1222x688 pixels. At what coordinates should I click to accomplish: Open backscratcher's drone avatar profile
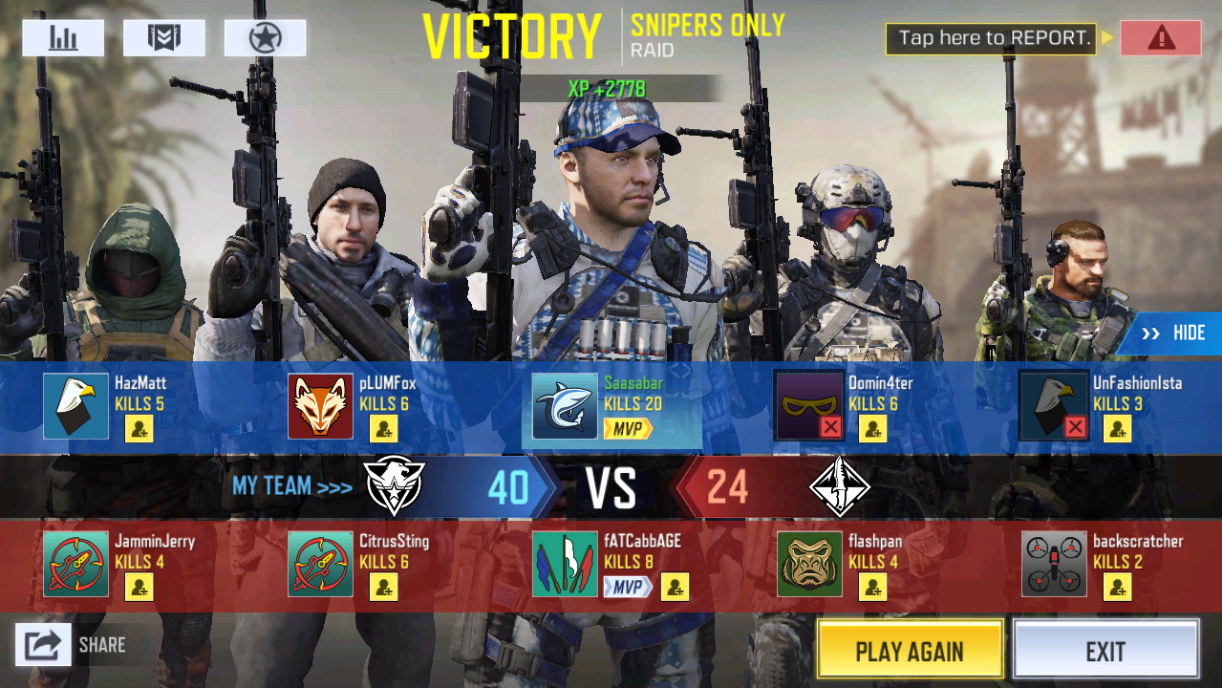pos(1054,565)
